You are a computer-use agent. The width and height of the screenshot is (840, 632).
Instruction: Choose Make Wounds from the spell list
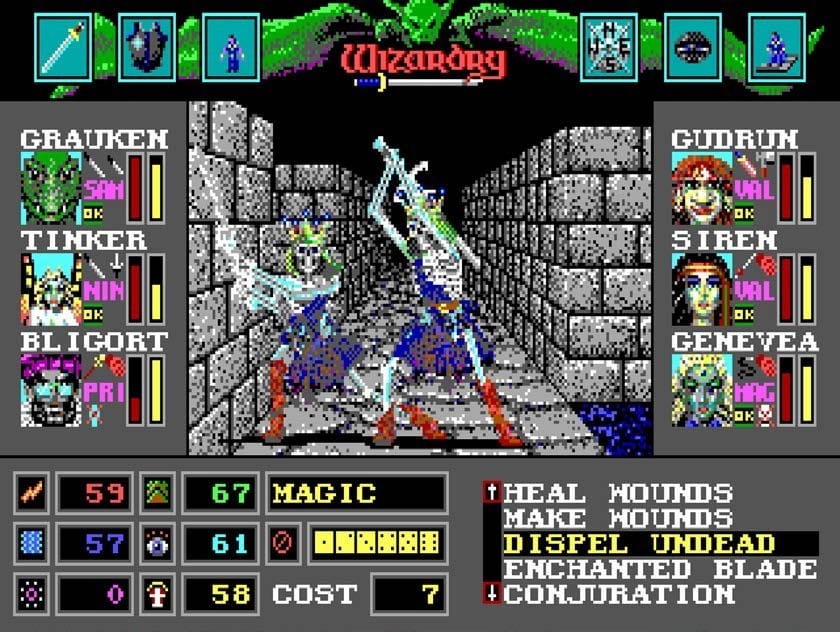pos(618,518)
